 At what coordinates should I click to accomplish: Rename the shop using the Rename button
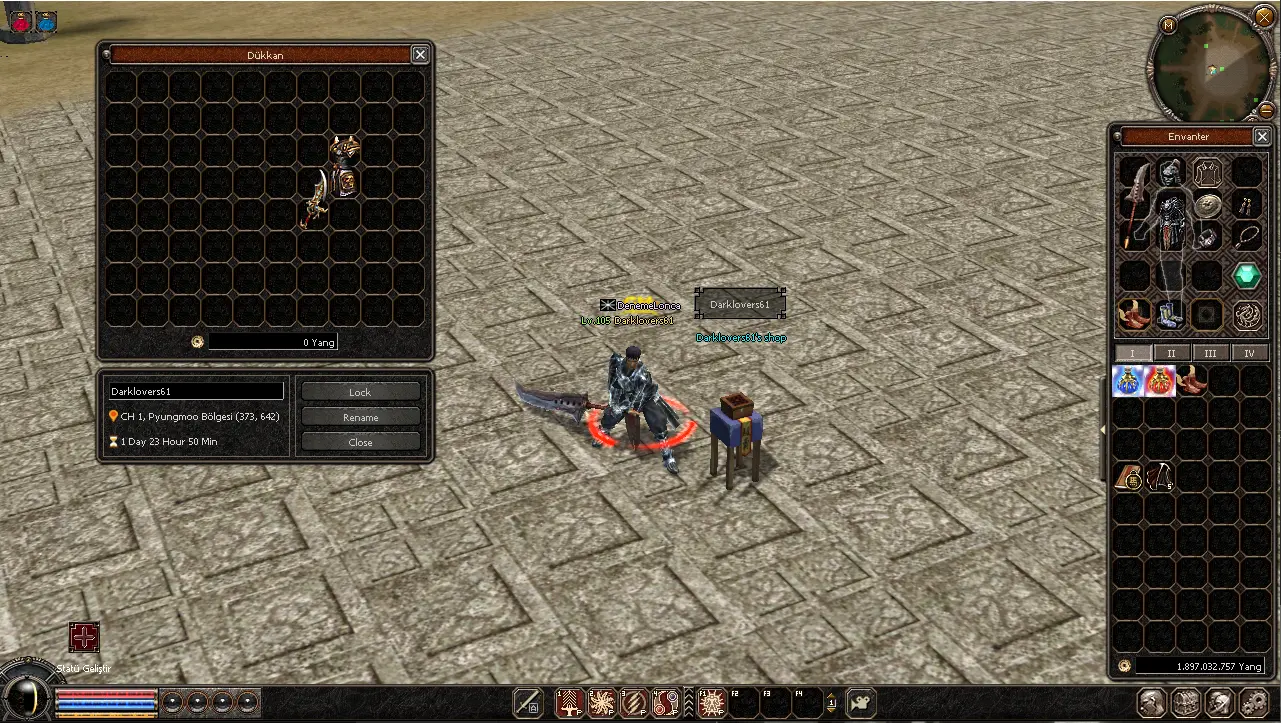point(360,417)
